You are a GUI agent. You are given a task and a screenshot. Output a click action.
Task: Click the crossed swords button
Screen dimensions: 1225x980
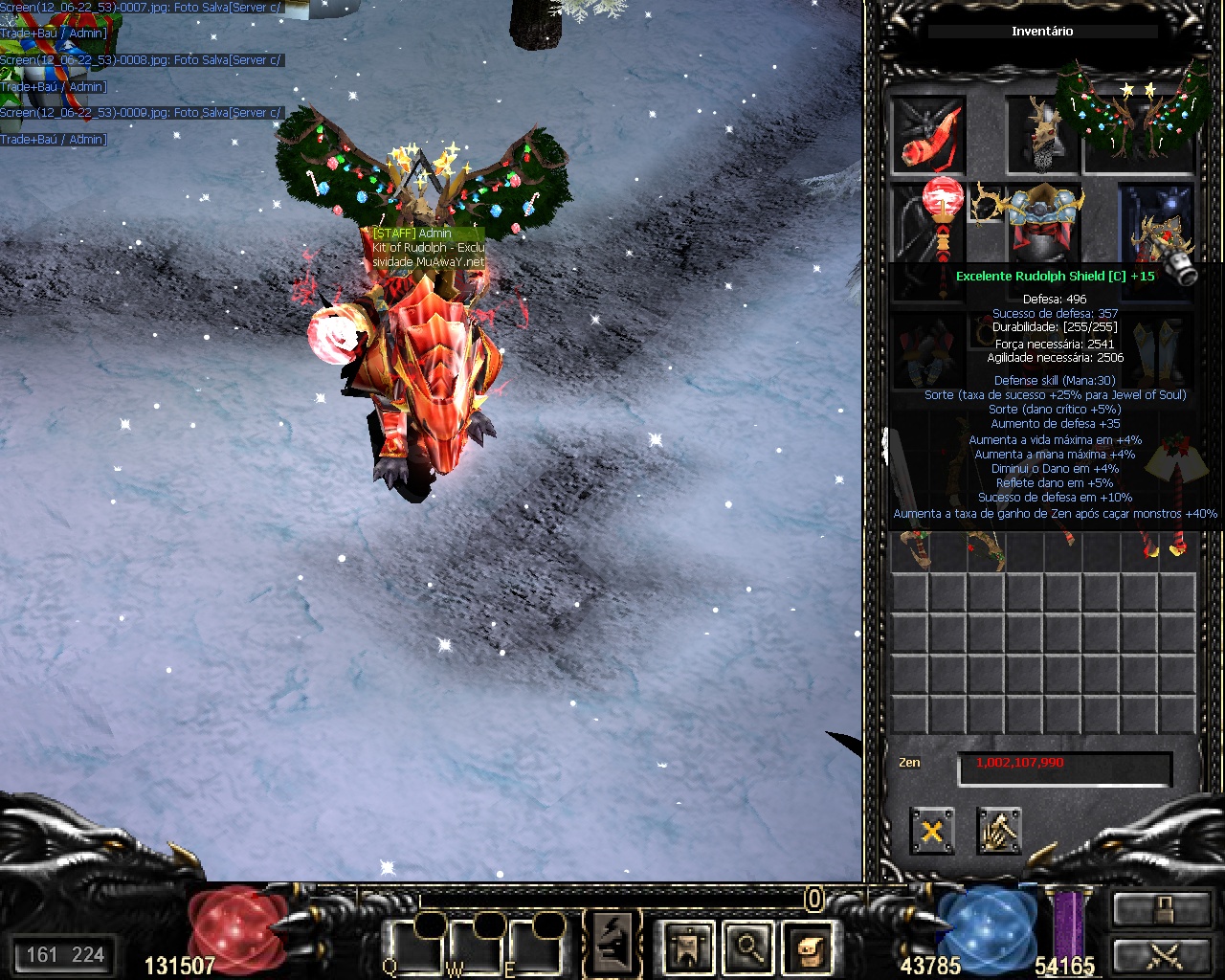click(1161, 956)
